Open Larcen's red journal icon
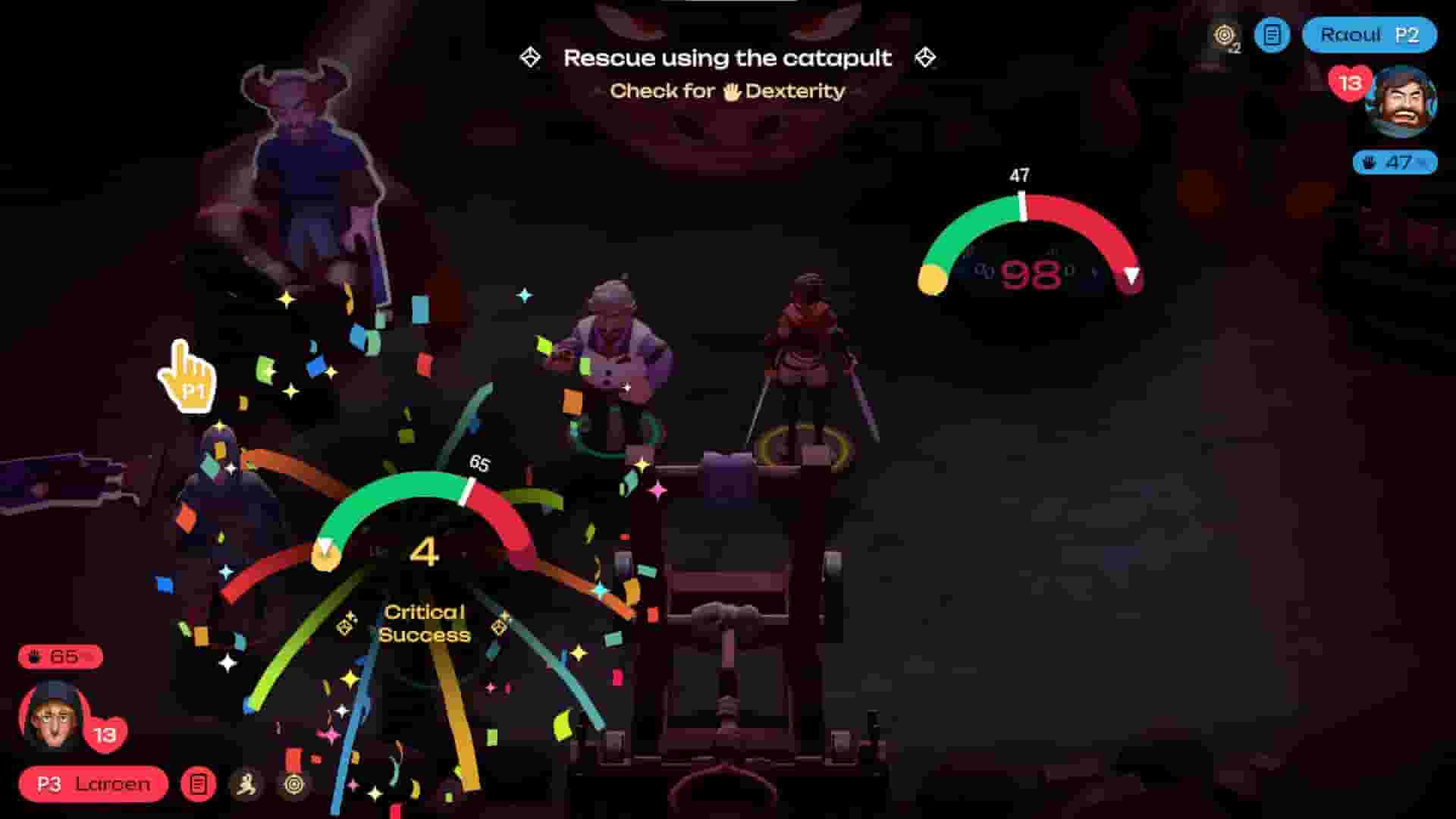Screen dimensions: 1456x819 click(x=197, y=785)
